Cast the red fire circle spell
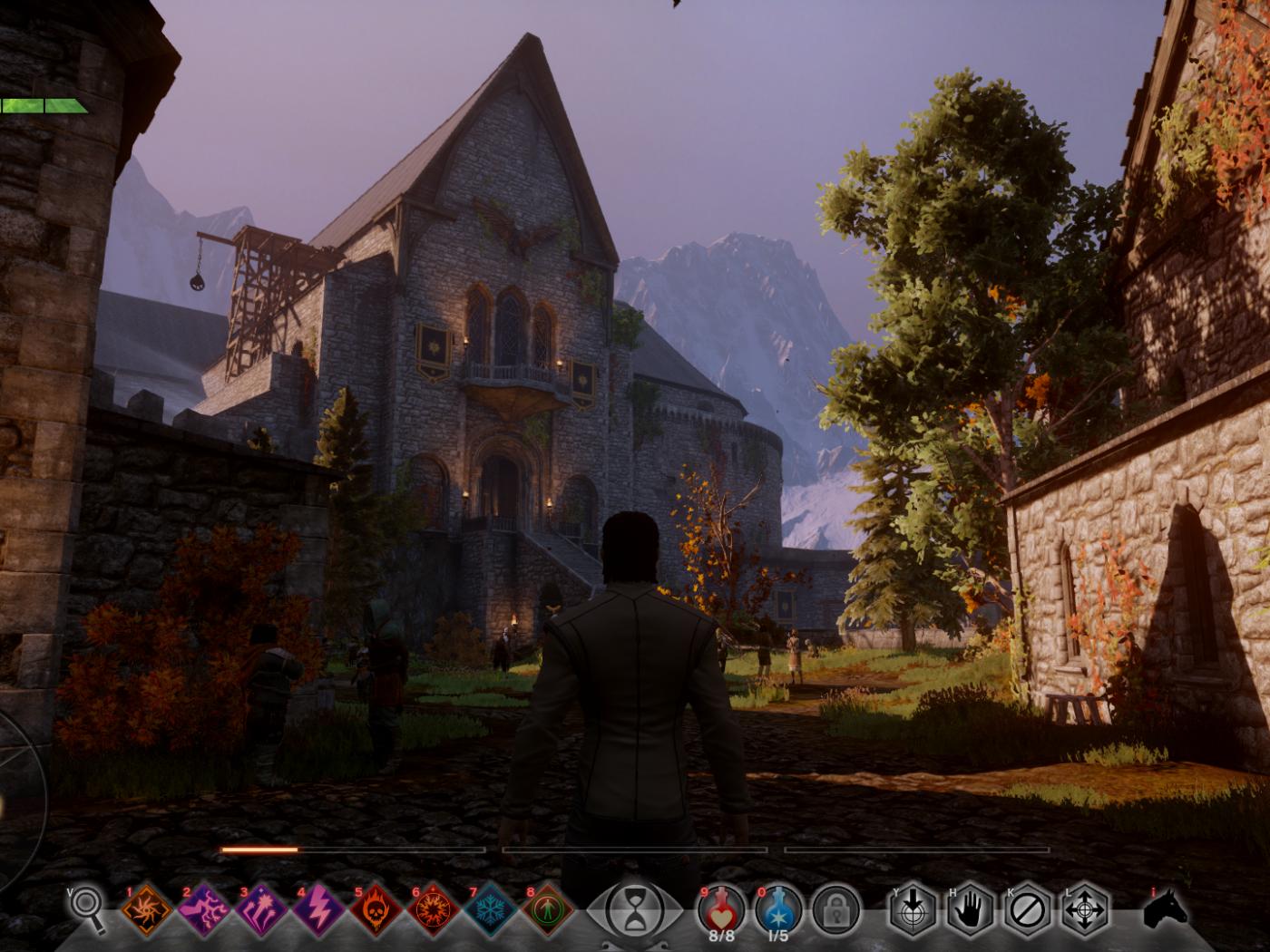The width and height of the screenshot is (1270, 952). 434,911
